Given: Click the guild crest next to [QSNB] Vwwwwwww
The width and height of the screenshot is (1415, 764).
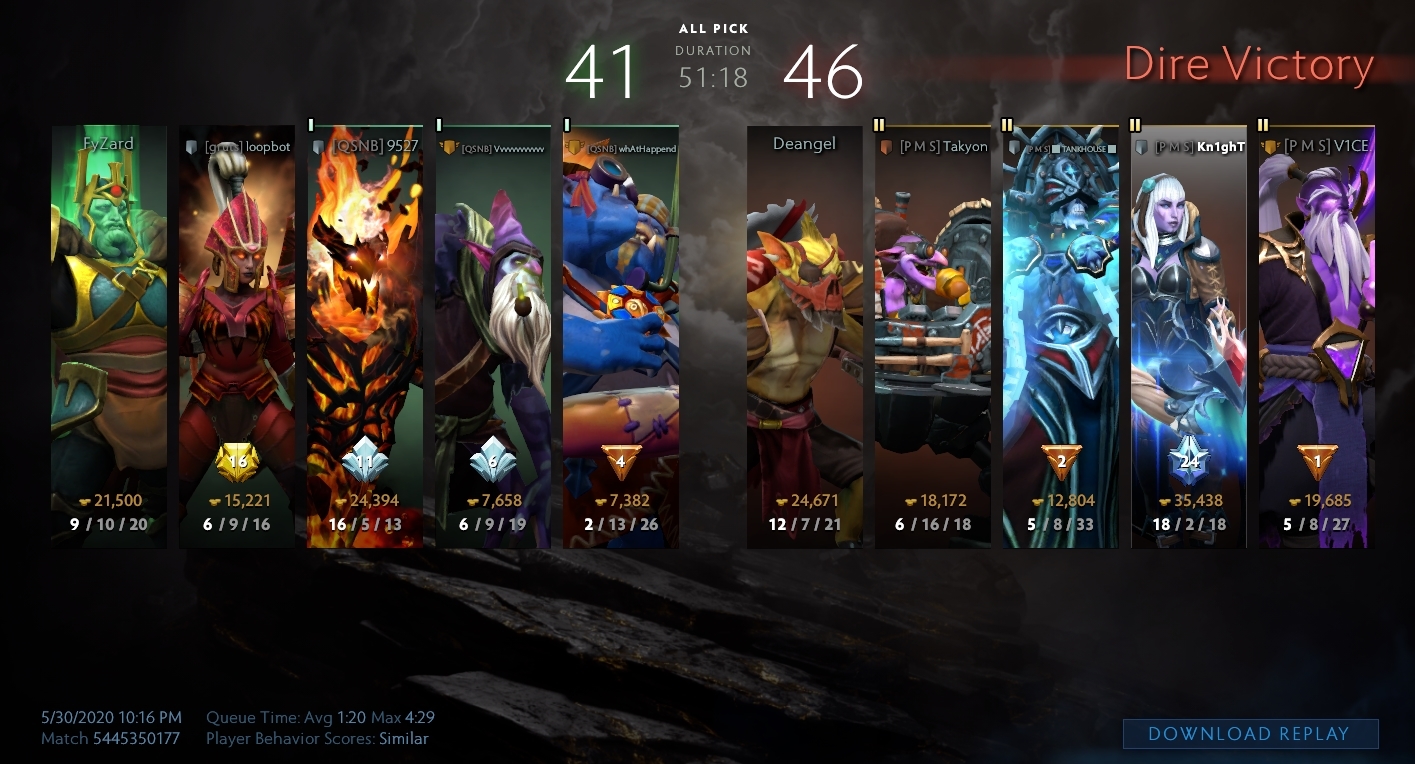Looking at the screenshot, I should (449, 147).
